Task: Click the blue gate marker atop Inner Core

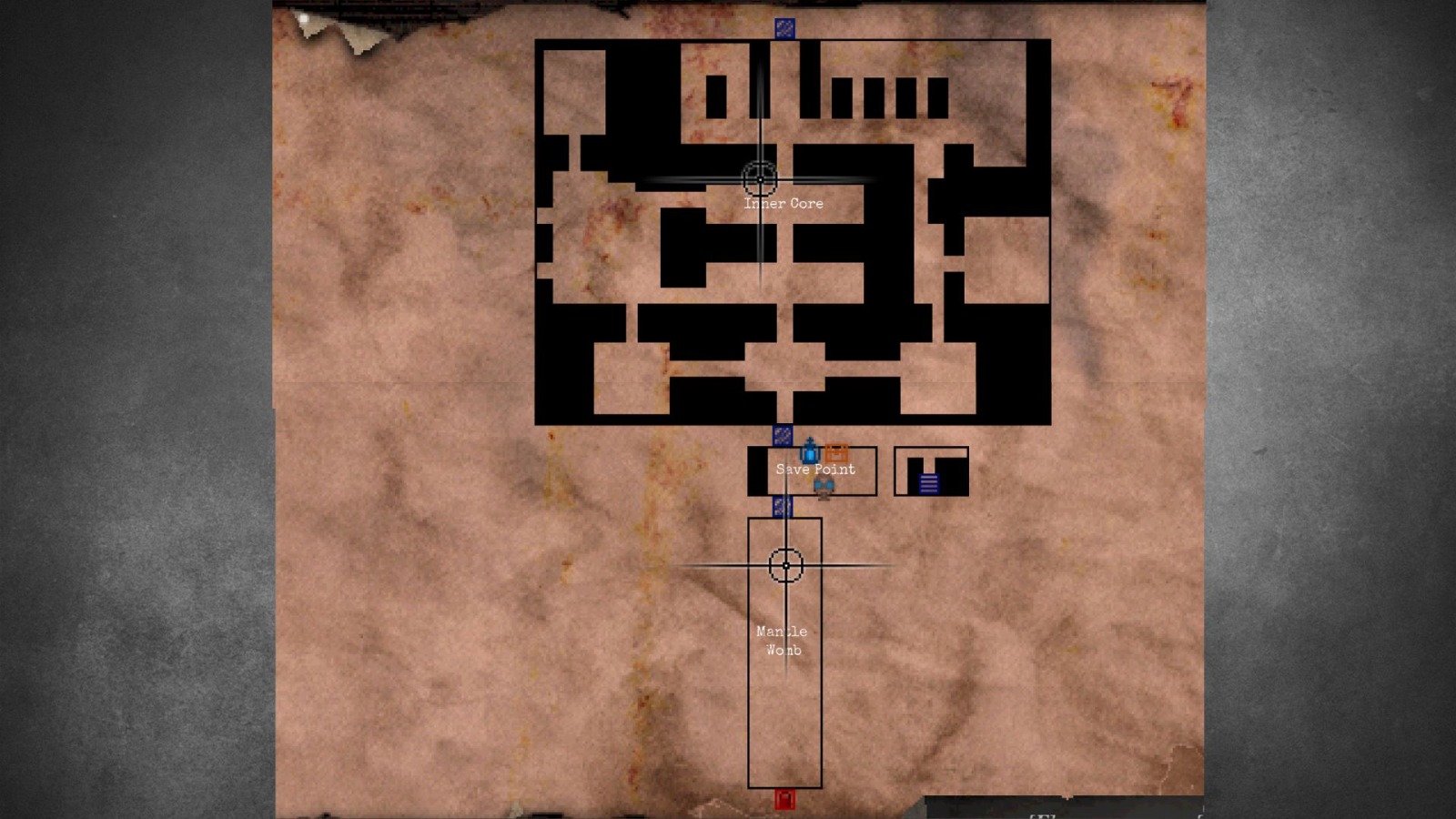Action: point(783,27)
